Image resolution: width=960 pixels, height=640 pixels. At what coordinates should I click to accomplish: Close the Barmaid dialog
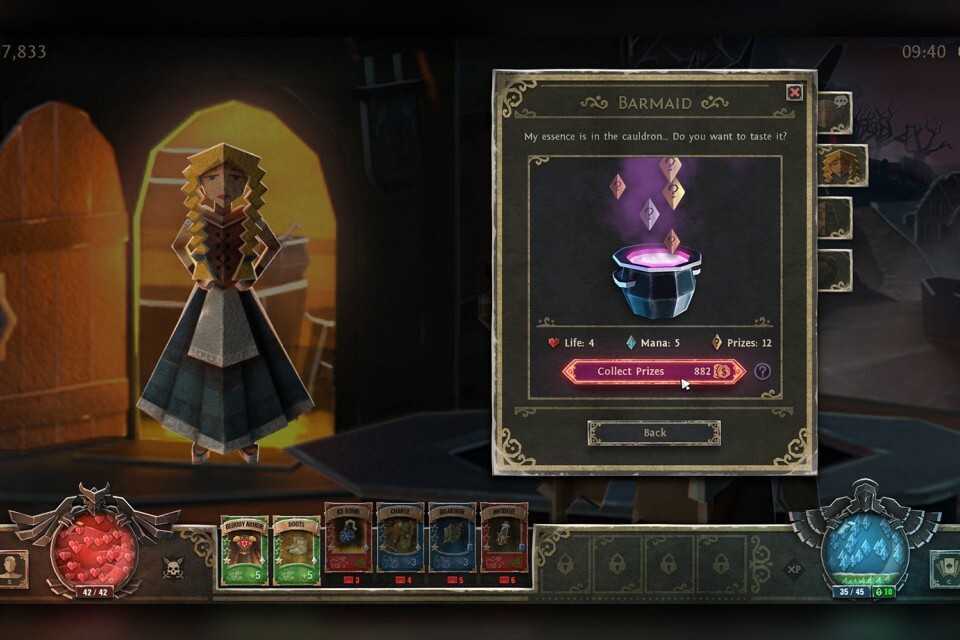[794, 93]
